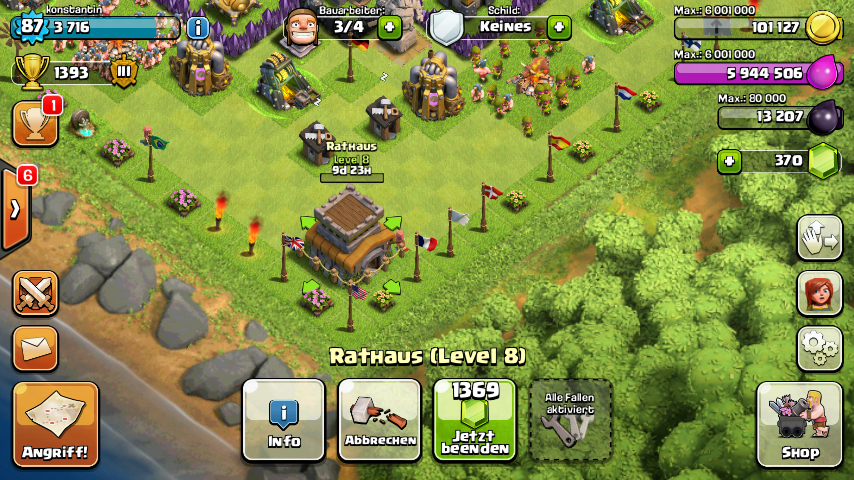Viewport: 854px width, 480px height.
Task: Open the trophy achievements button
Action: pos(34,123)
